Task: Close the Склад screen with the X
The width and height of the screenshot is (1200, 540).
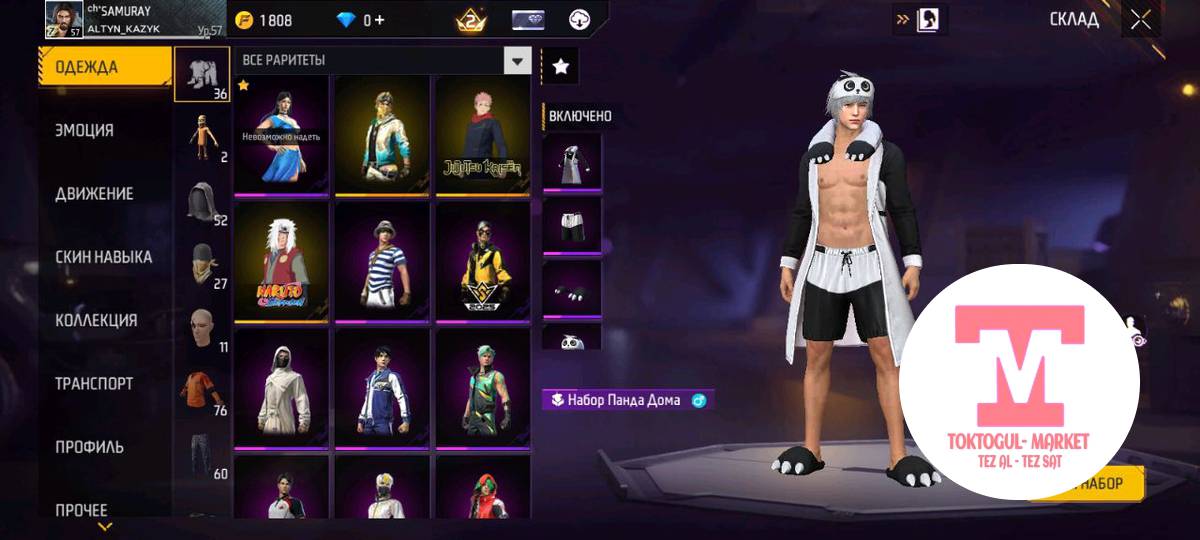Action: click(x=1140, y=19)
